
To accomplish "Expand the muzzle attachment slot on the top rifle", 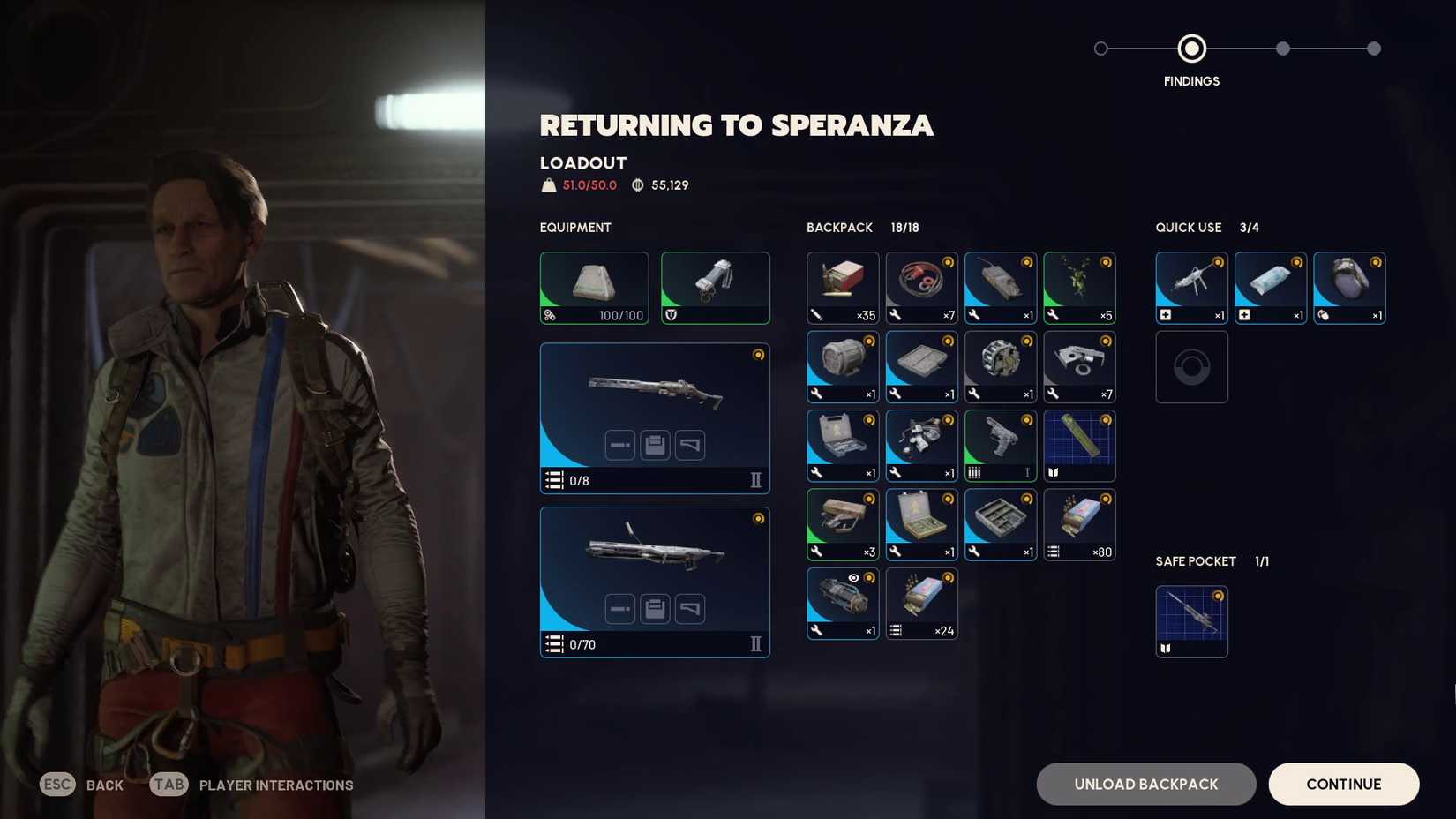I will pyautogui.click(x=622, y=446).
